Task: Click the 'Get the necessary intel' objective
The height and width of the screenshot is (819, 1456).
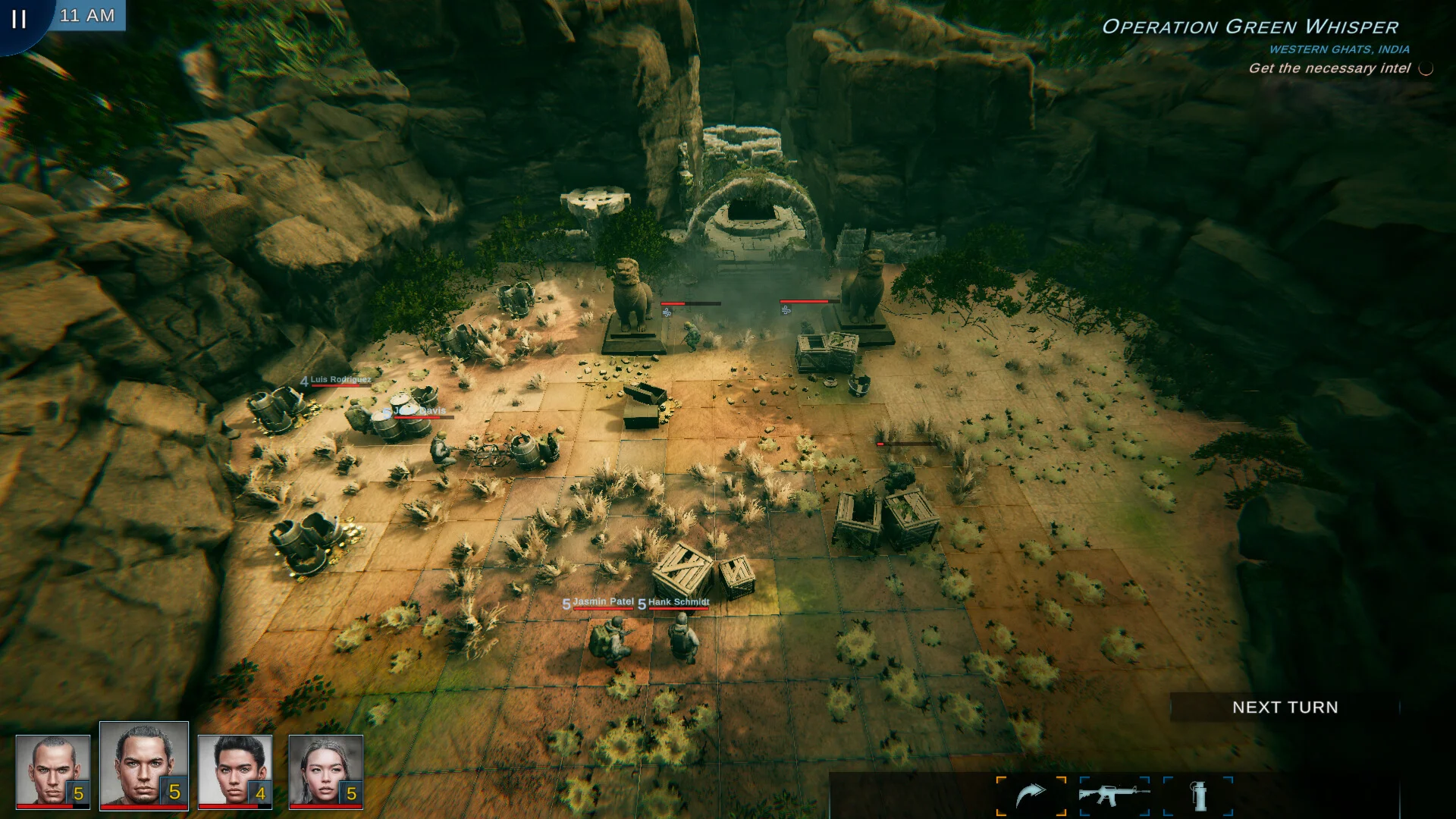Action: 1329,68
